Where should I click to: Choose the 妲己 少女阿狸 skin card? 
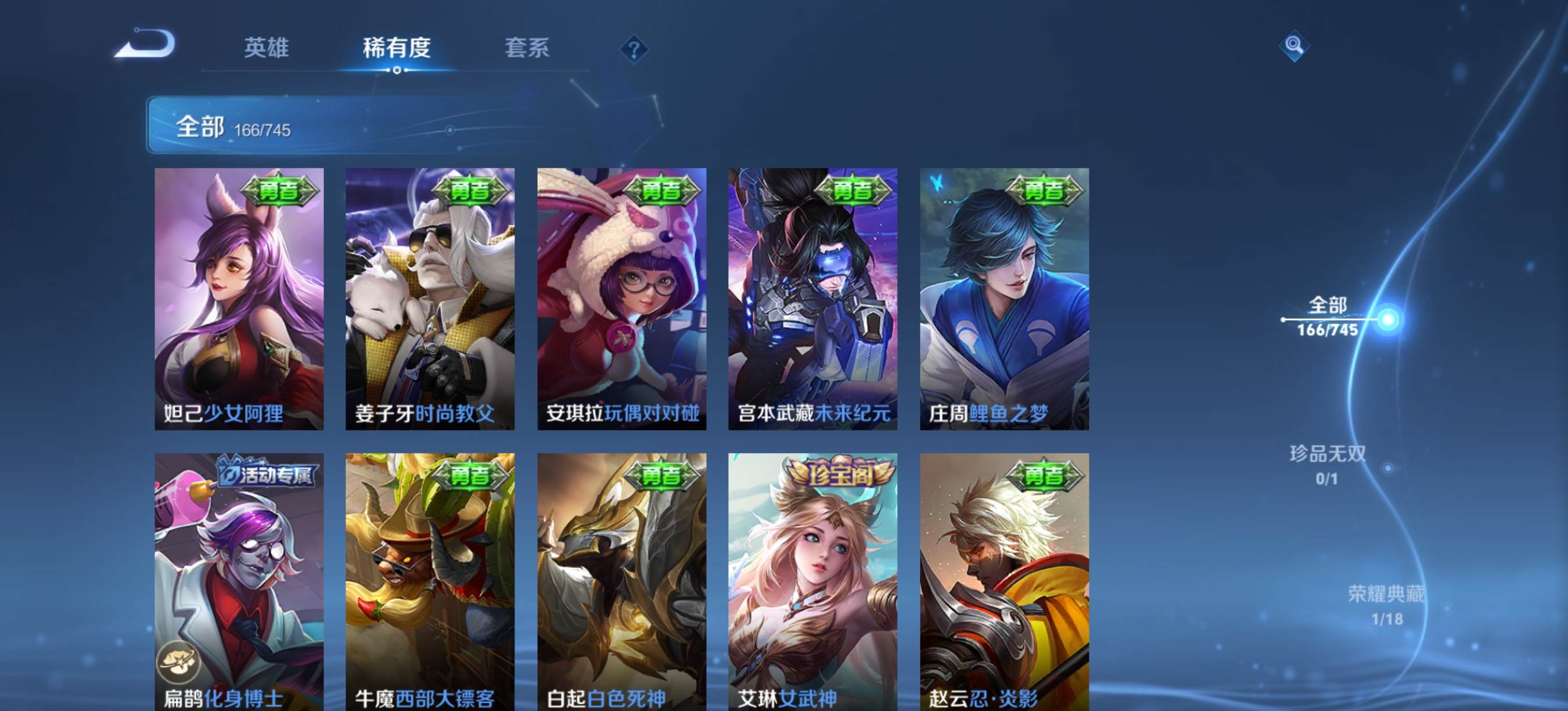[x=239, y=298]
